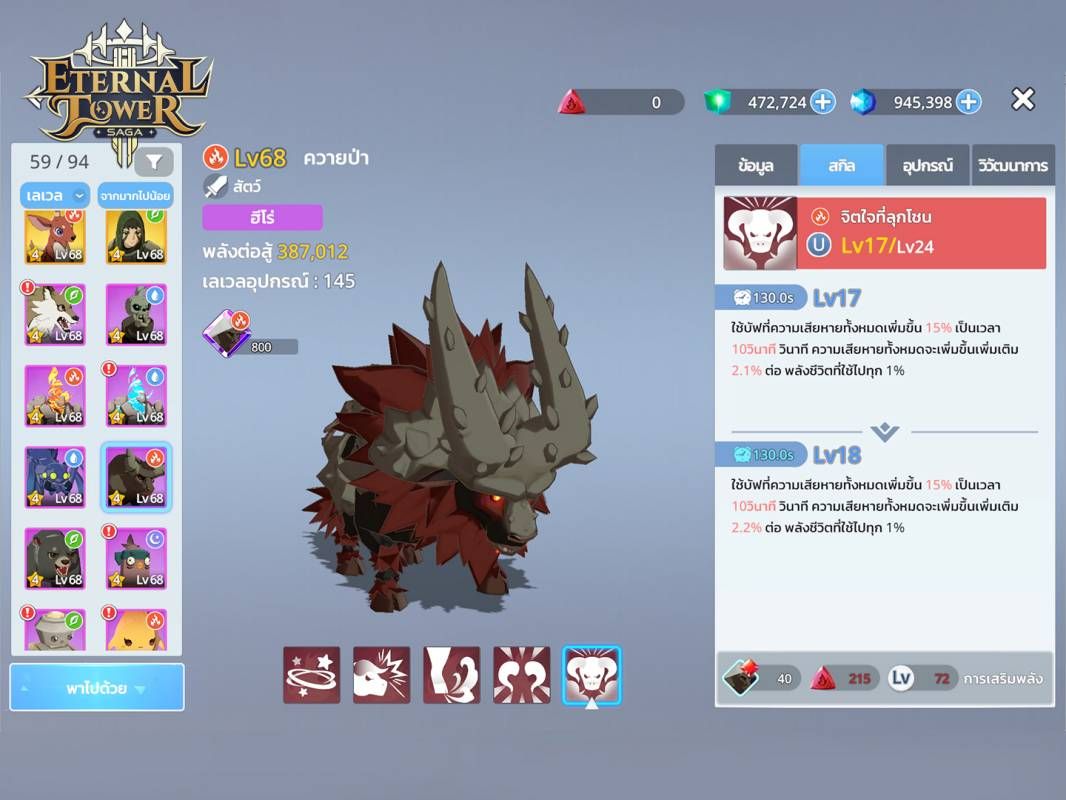Choose the blue spider hero portrait

(55, 477)
